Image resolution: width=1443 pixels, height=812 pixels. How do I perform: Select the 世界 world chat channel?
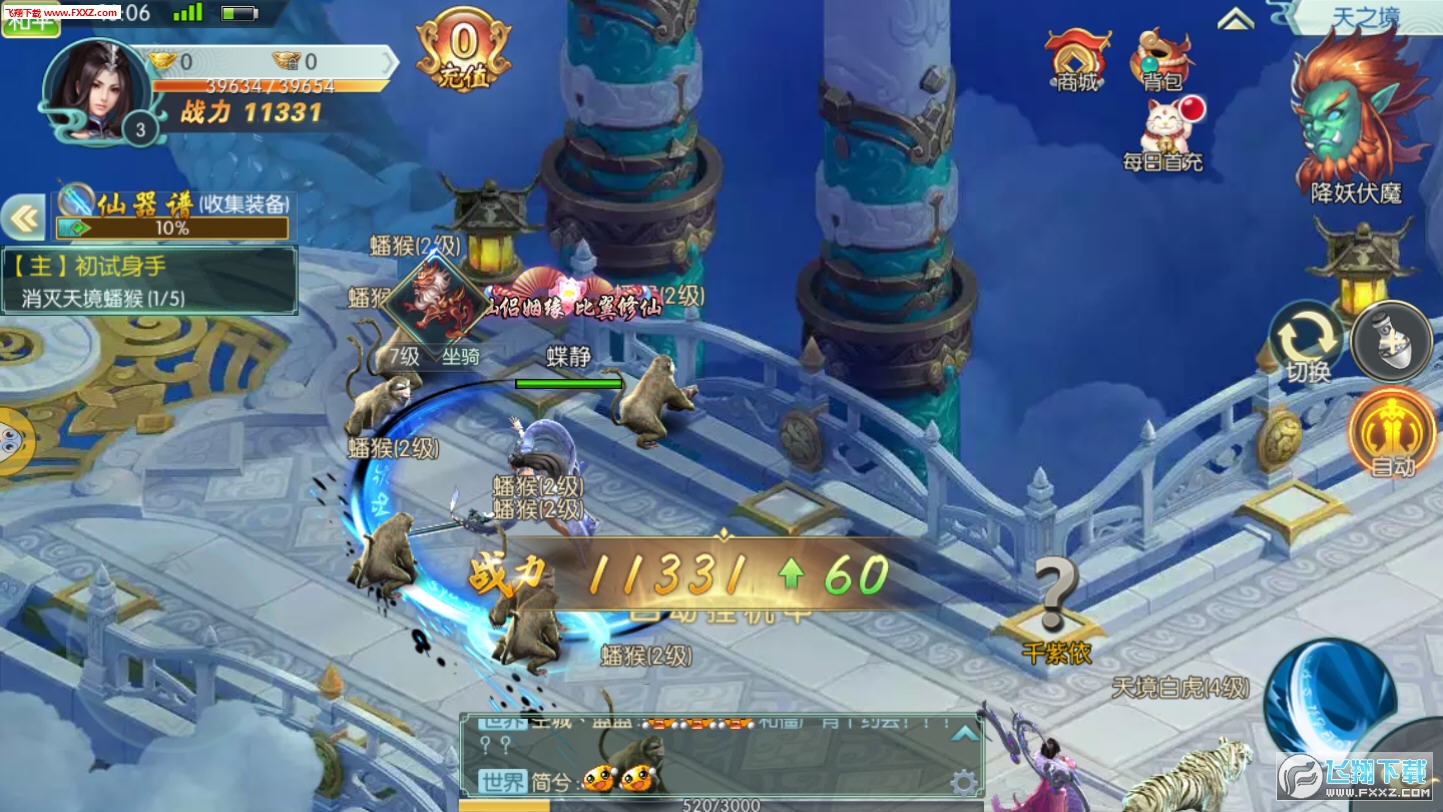click(x=502, y=781)
